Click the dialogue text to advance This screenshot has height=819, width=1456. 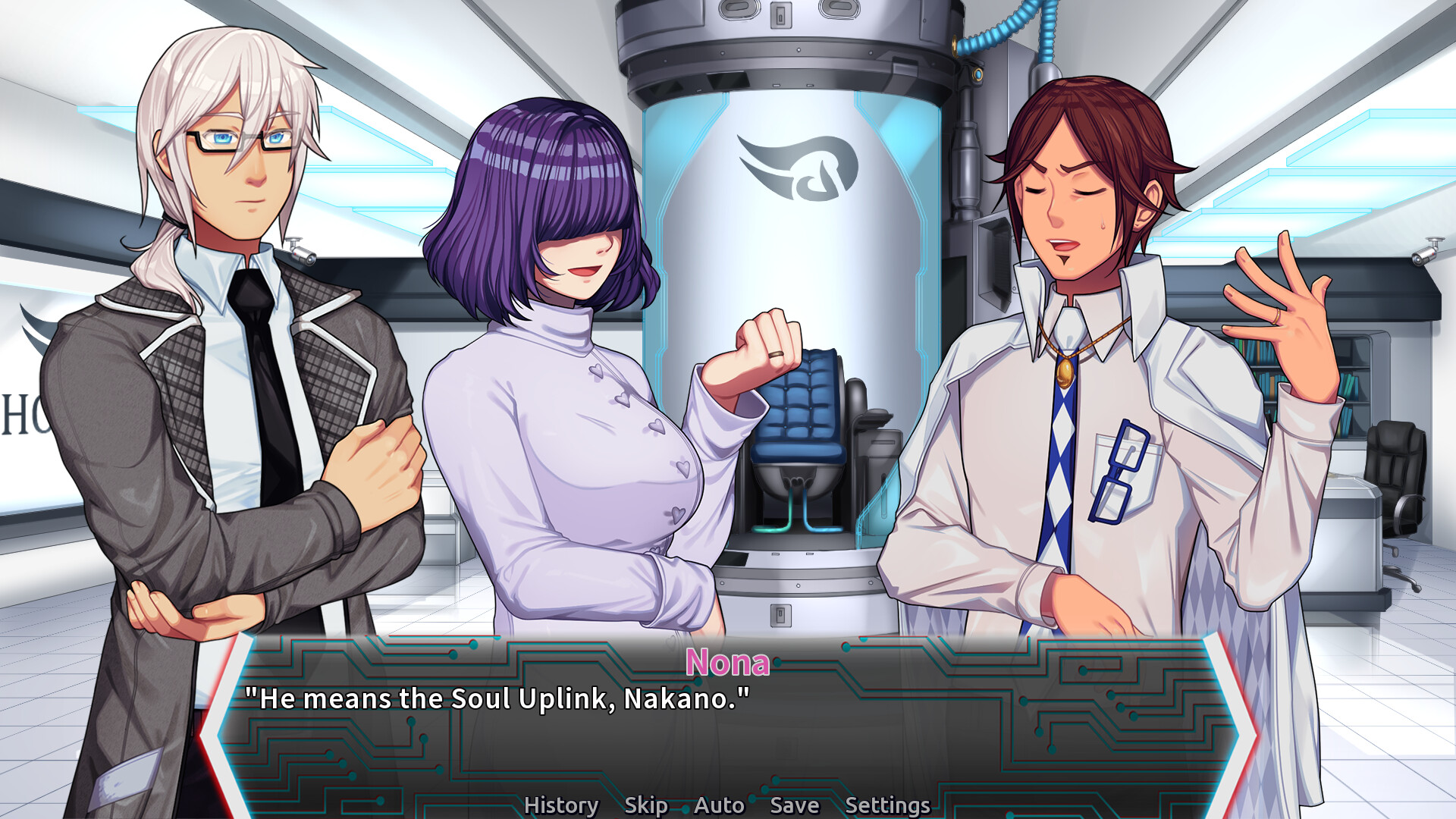tap(497, 699)
